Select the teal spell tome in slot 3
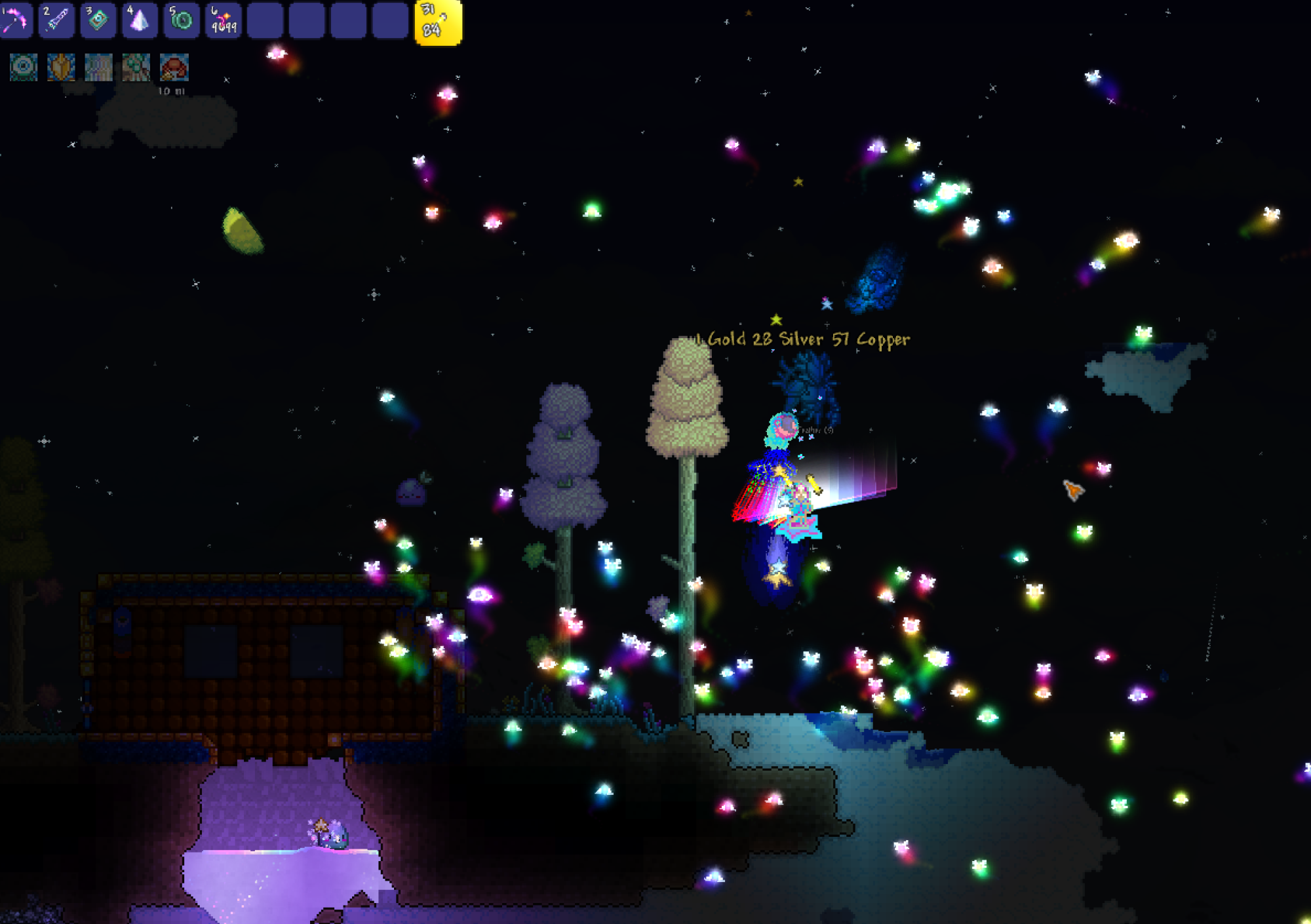The image size is (1311, 924). (98, 20)
